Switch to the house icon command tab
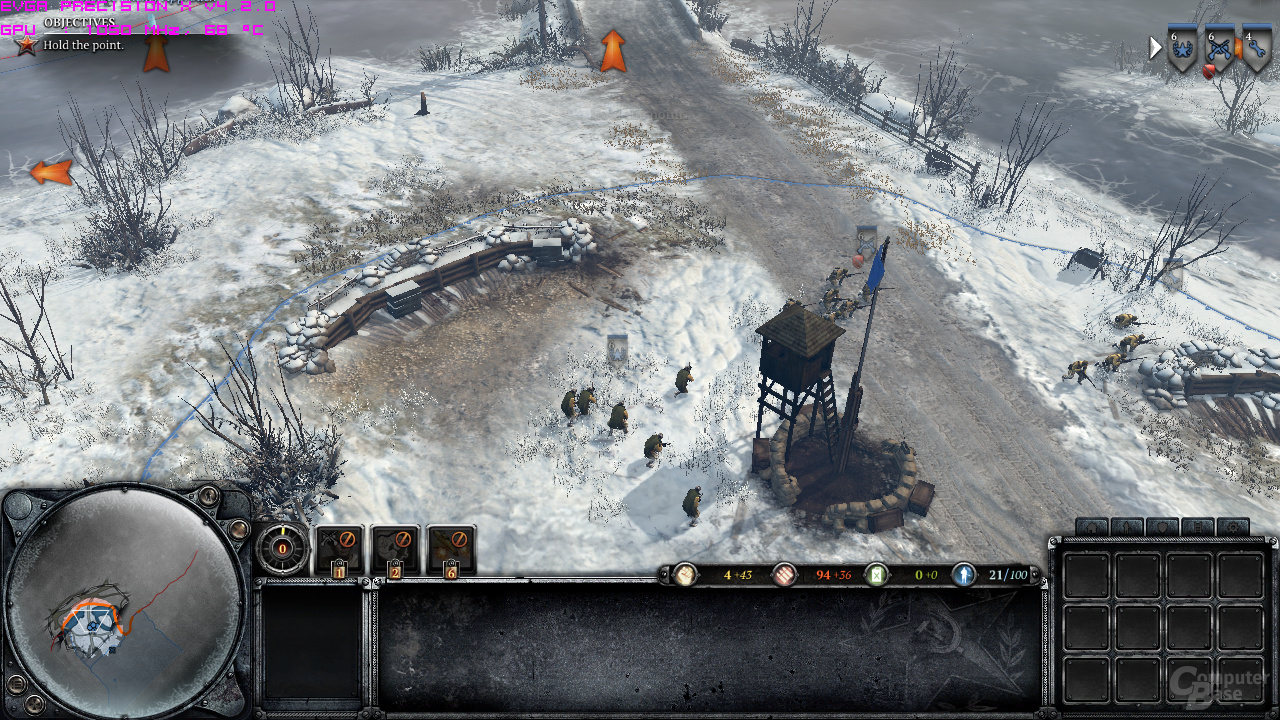1280x720 pixels. [1092, 527]
